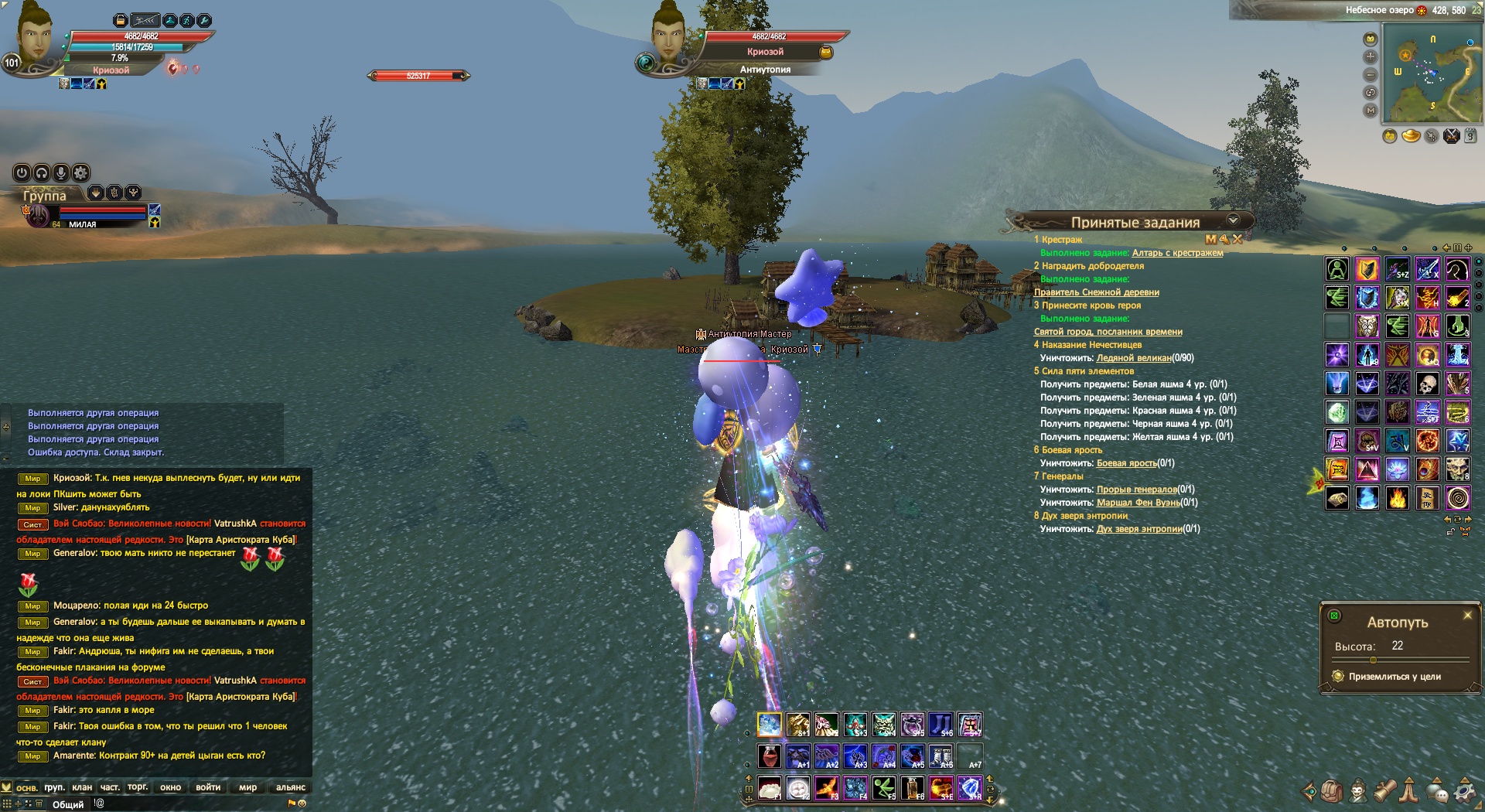Toggle the Приземлиться у цели option
The image size is (1485, 812).
click(1338, 677)
